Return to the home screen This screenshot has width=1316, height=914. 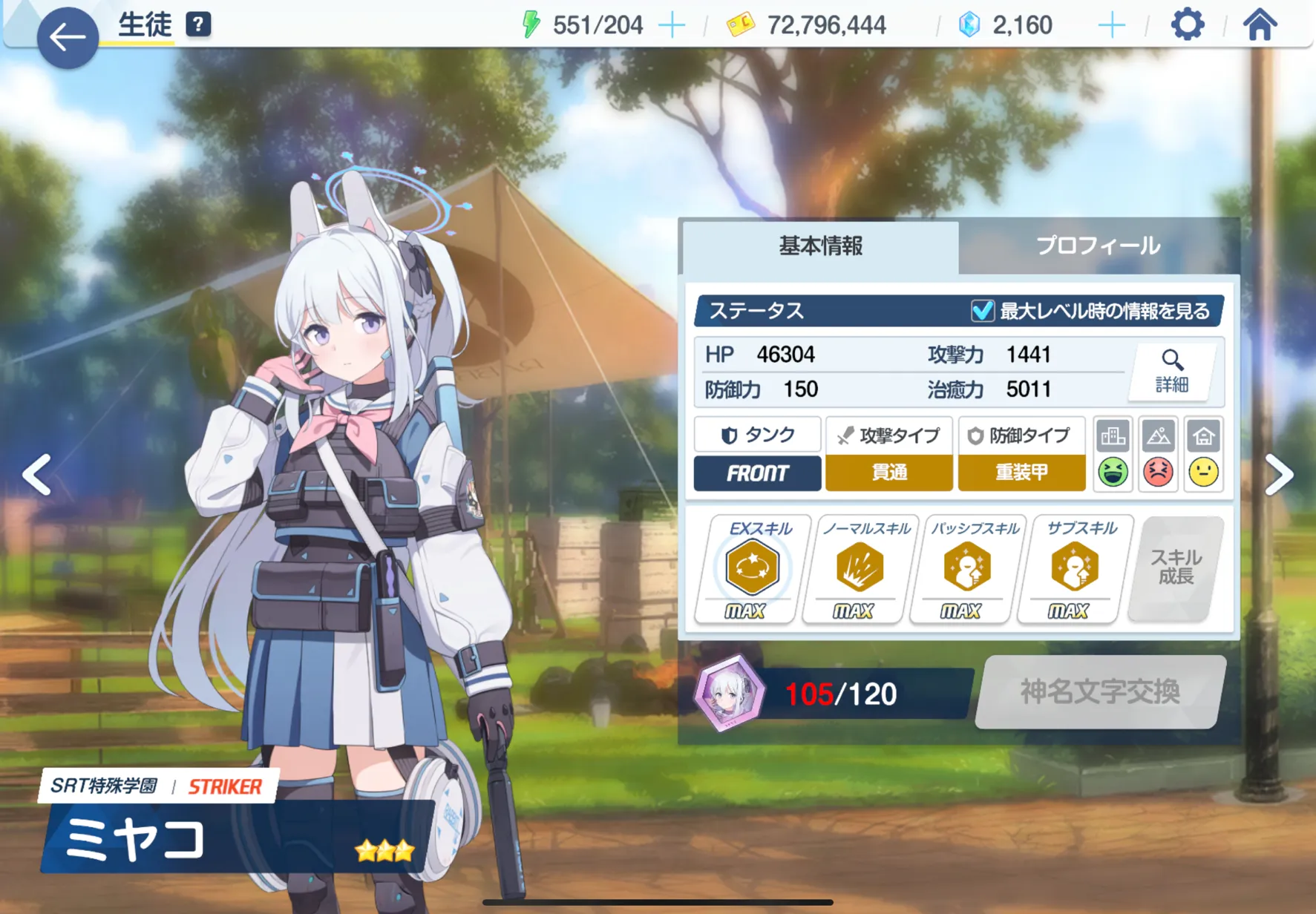coord(1260,25)
